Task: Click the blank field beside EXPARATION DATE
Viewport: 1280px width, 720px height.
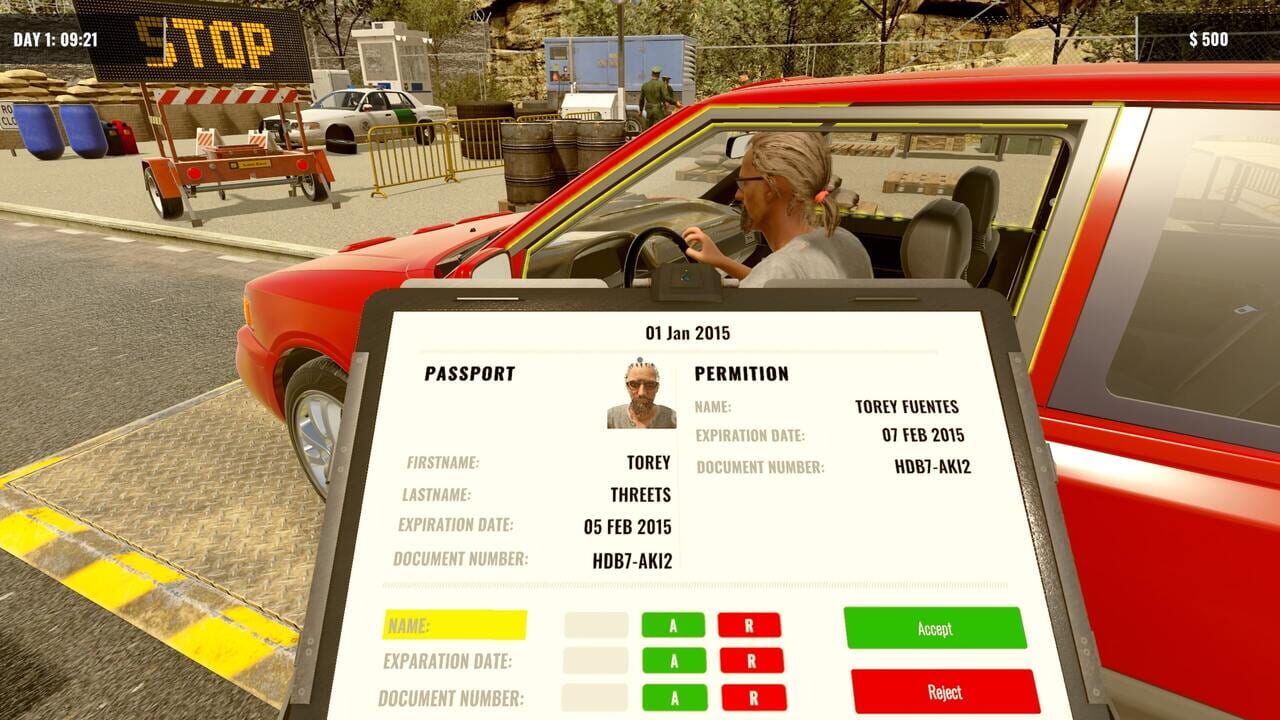Action: [595, 660]
